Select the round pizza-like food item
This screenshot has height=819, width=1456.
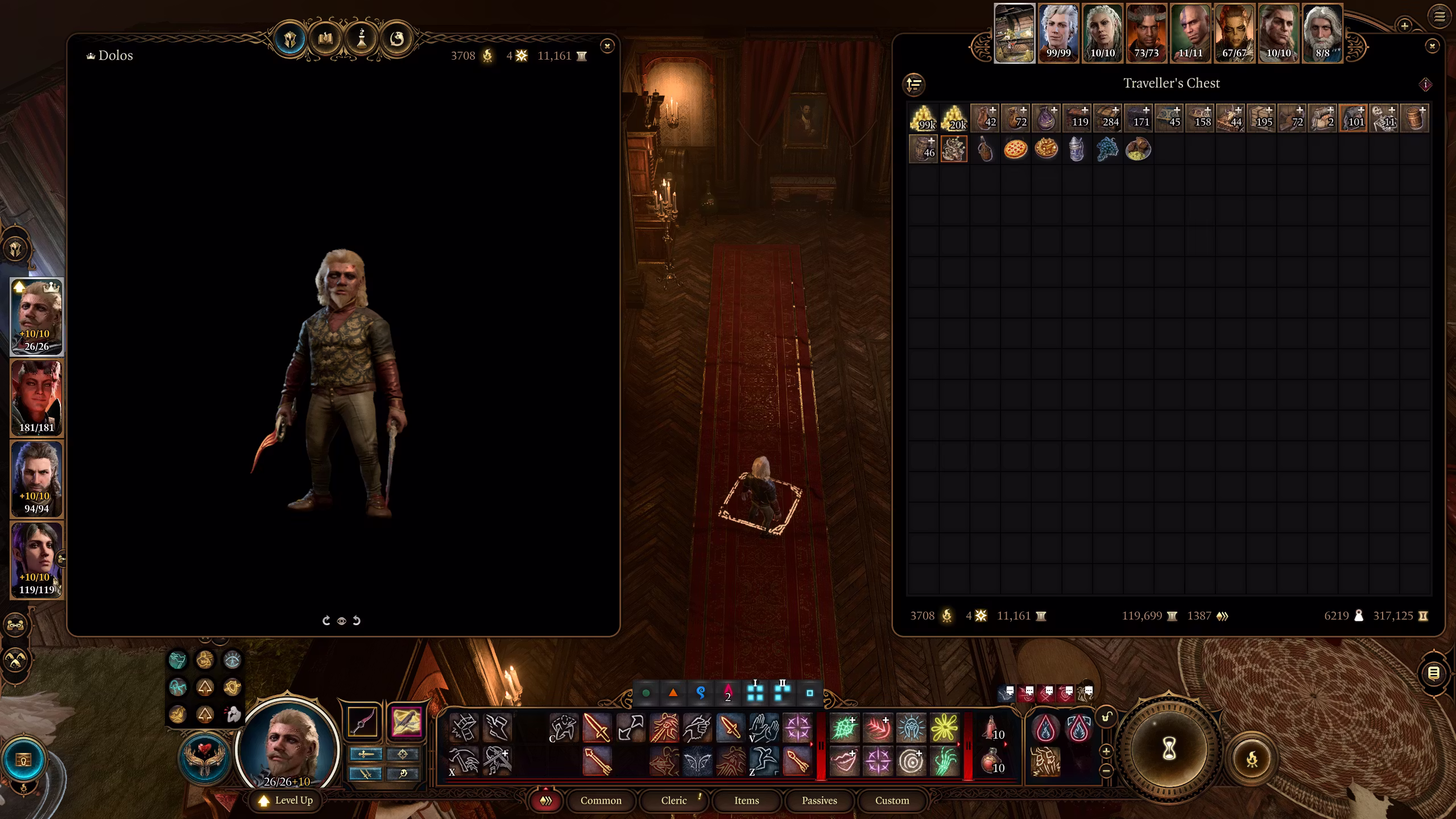point(1015,149)
